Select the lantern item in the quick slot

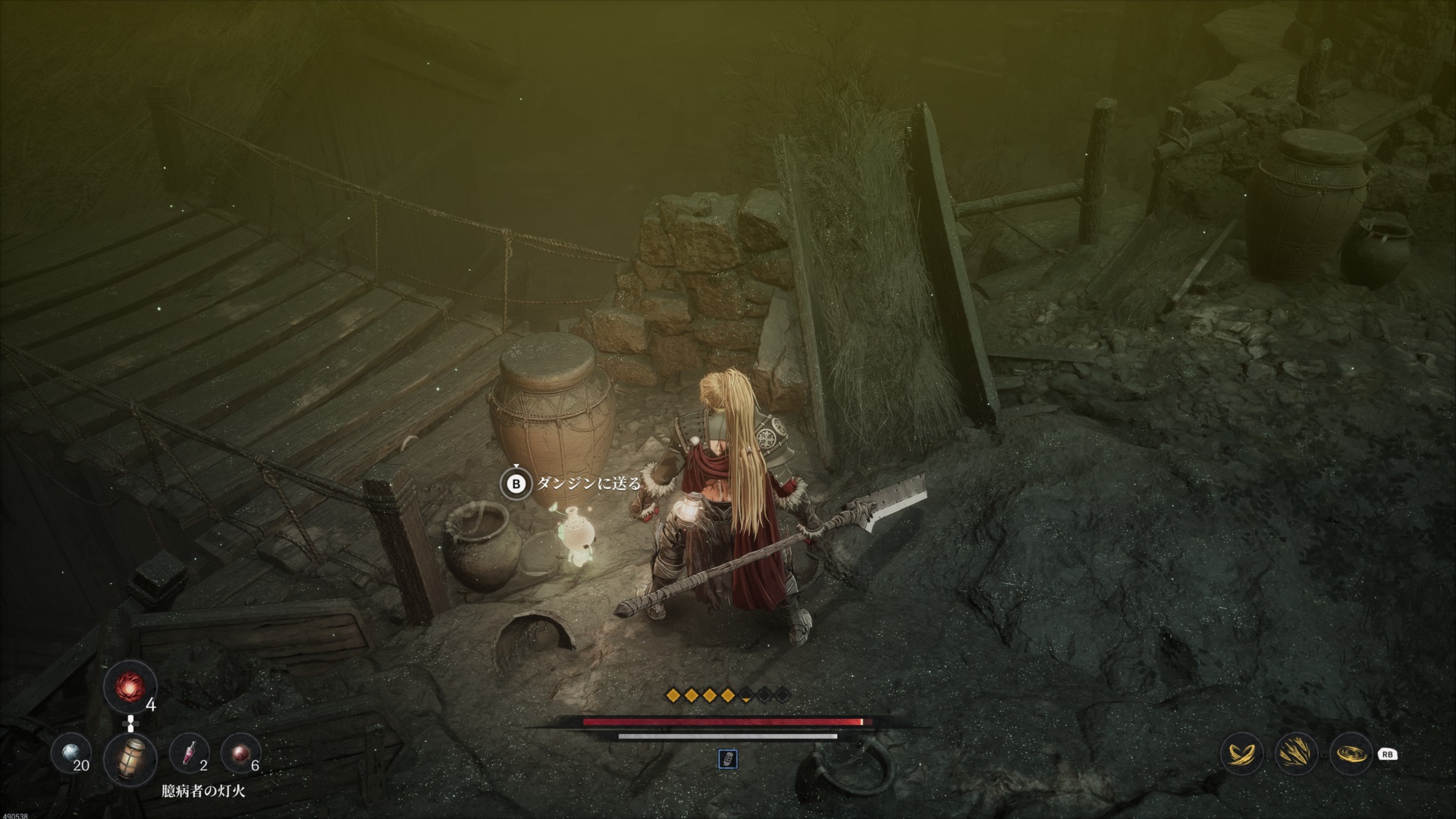[130, 758]
